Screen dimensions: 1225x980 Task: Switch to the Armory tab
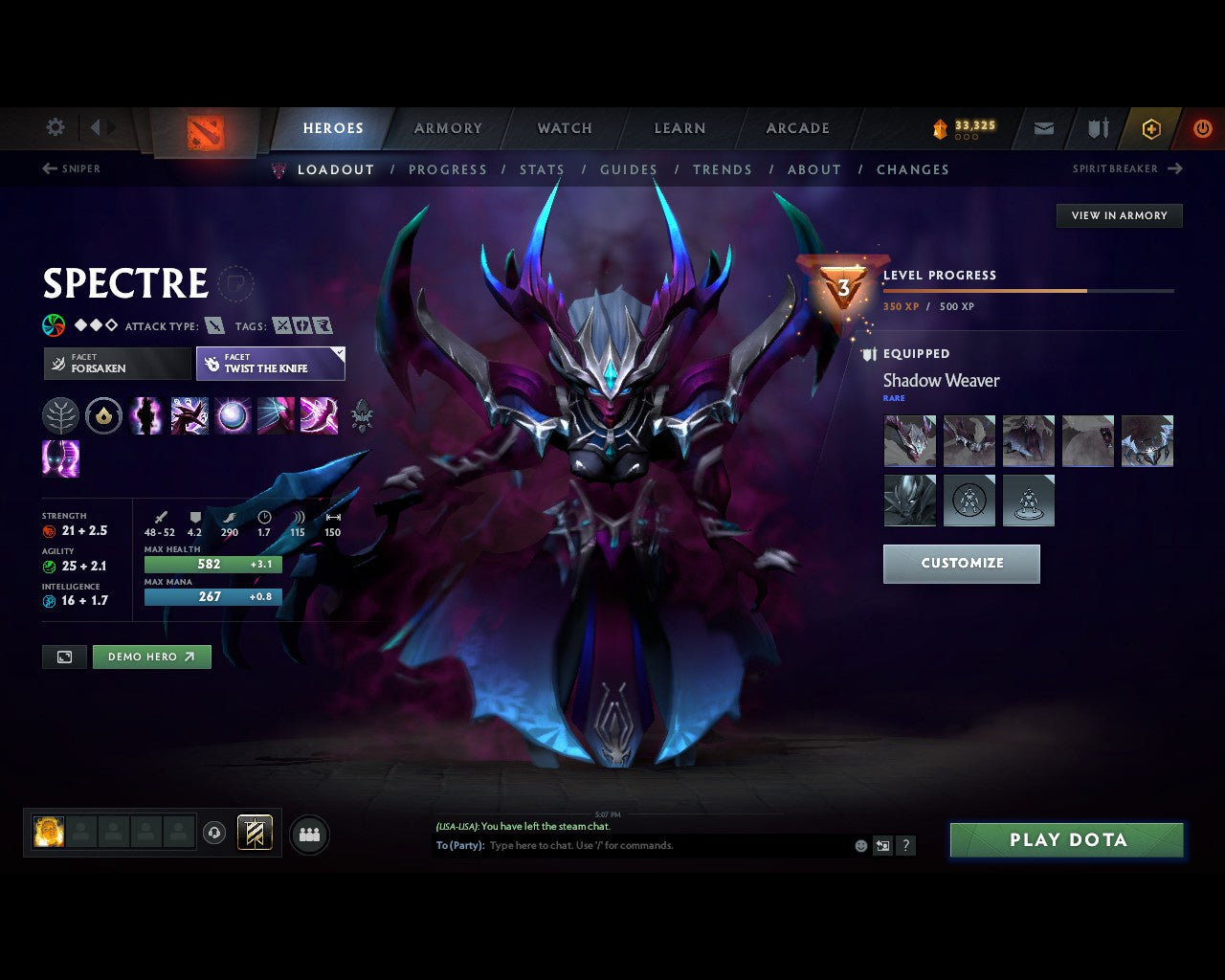(448, 128)
